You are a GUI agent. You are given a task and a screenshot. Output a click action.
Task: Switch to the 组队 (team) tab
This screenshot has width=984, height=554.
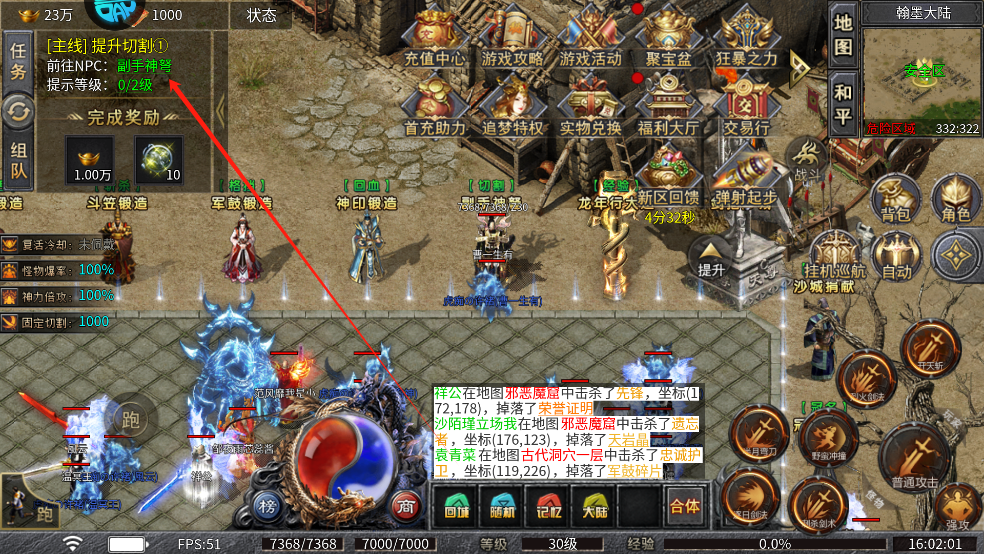coord(18,163)
